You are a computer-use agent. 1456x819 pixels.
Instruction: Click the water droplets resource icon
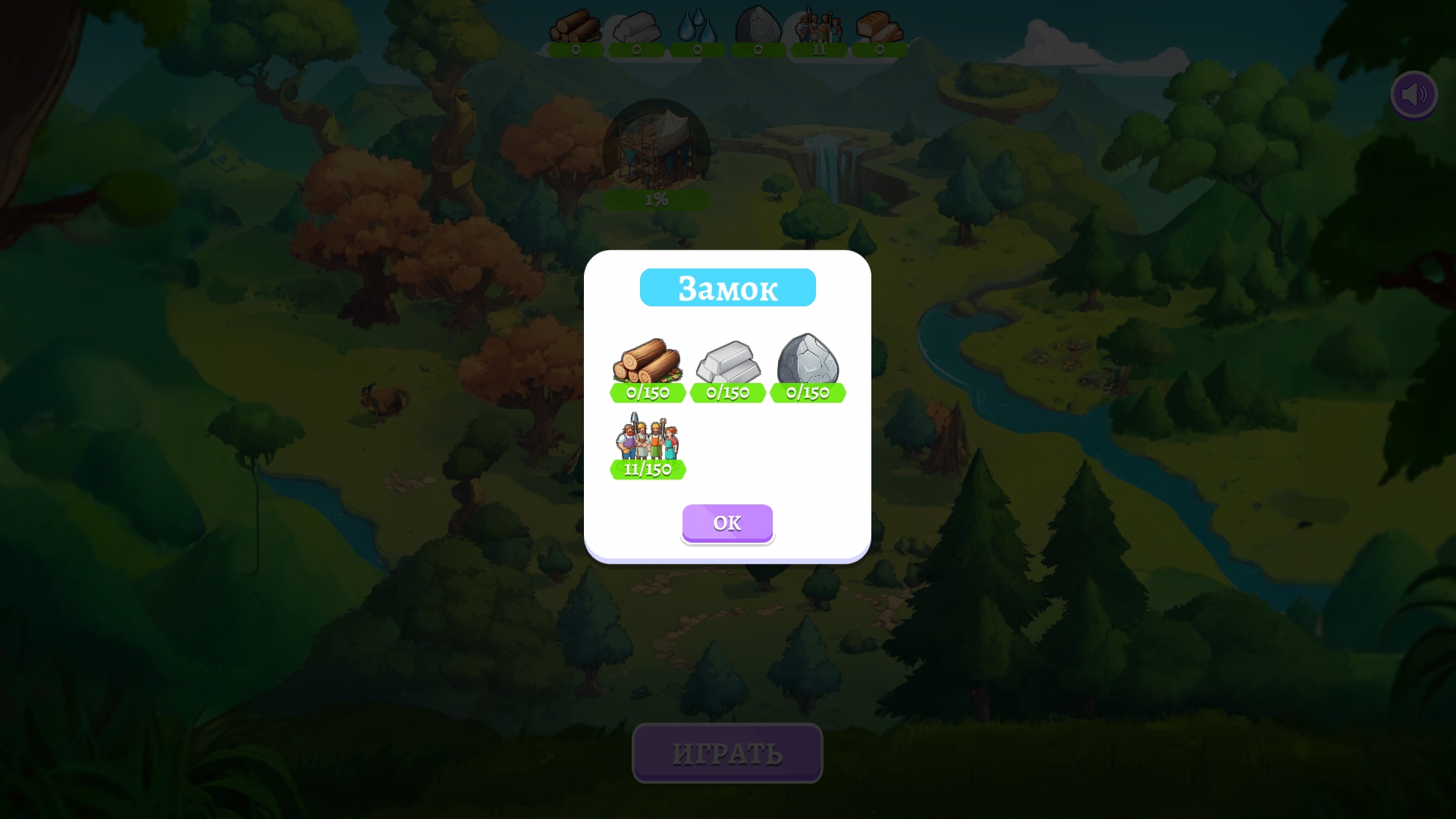698,27
